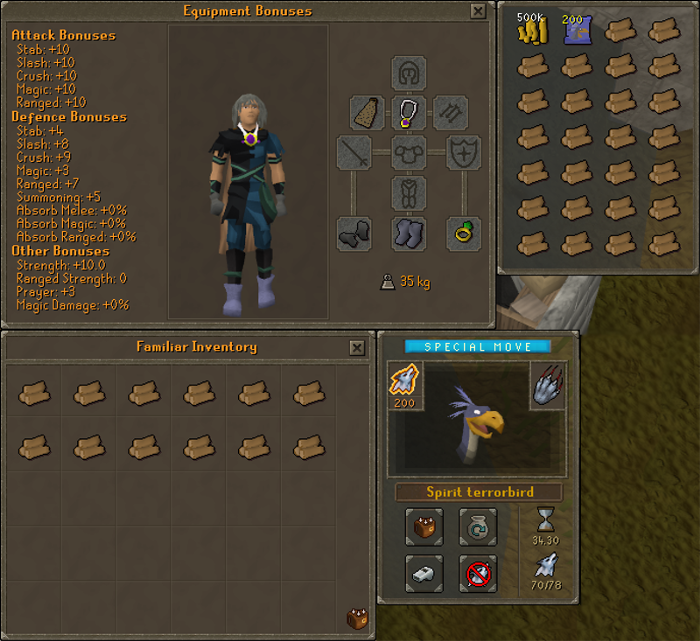Click the clawed paw attack icon

coord(548,384)
